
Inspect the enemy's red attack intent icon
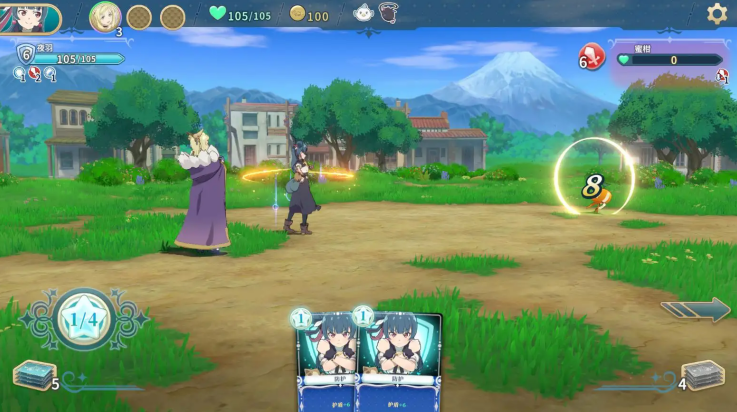(592, 57)
